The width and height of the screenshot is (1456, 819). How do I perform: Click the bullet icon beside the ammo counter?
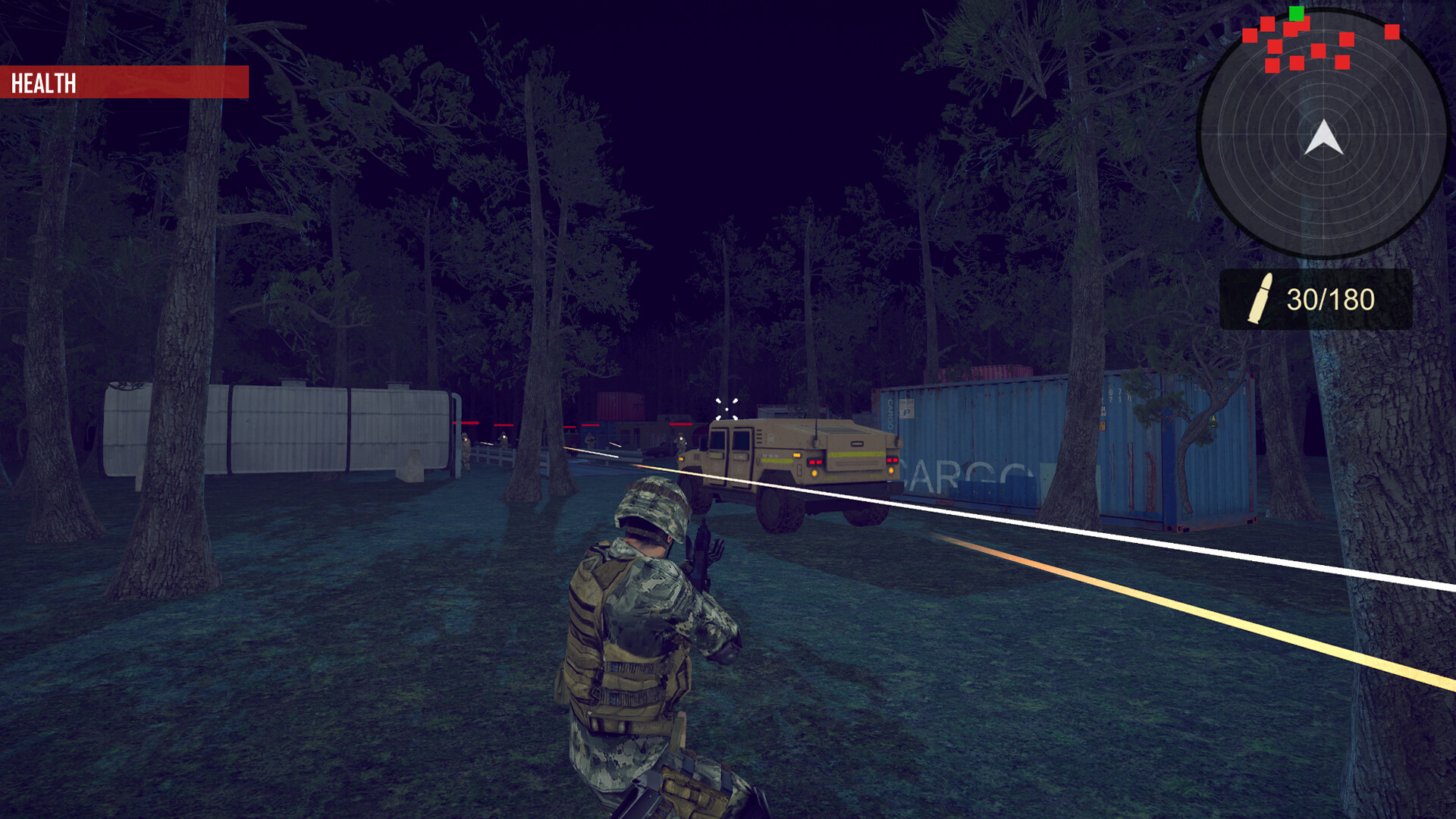1262,298
